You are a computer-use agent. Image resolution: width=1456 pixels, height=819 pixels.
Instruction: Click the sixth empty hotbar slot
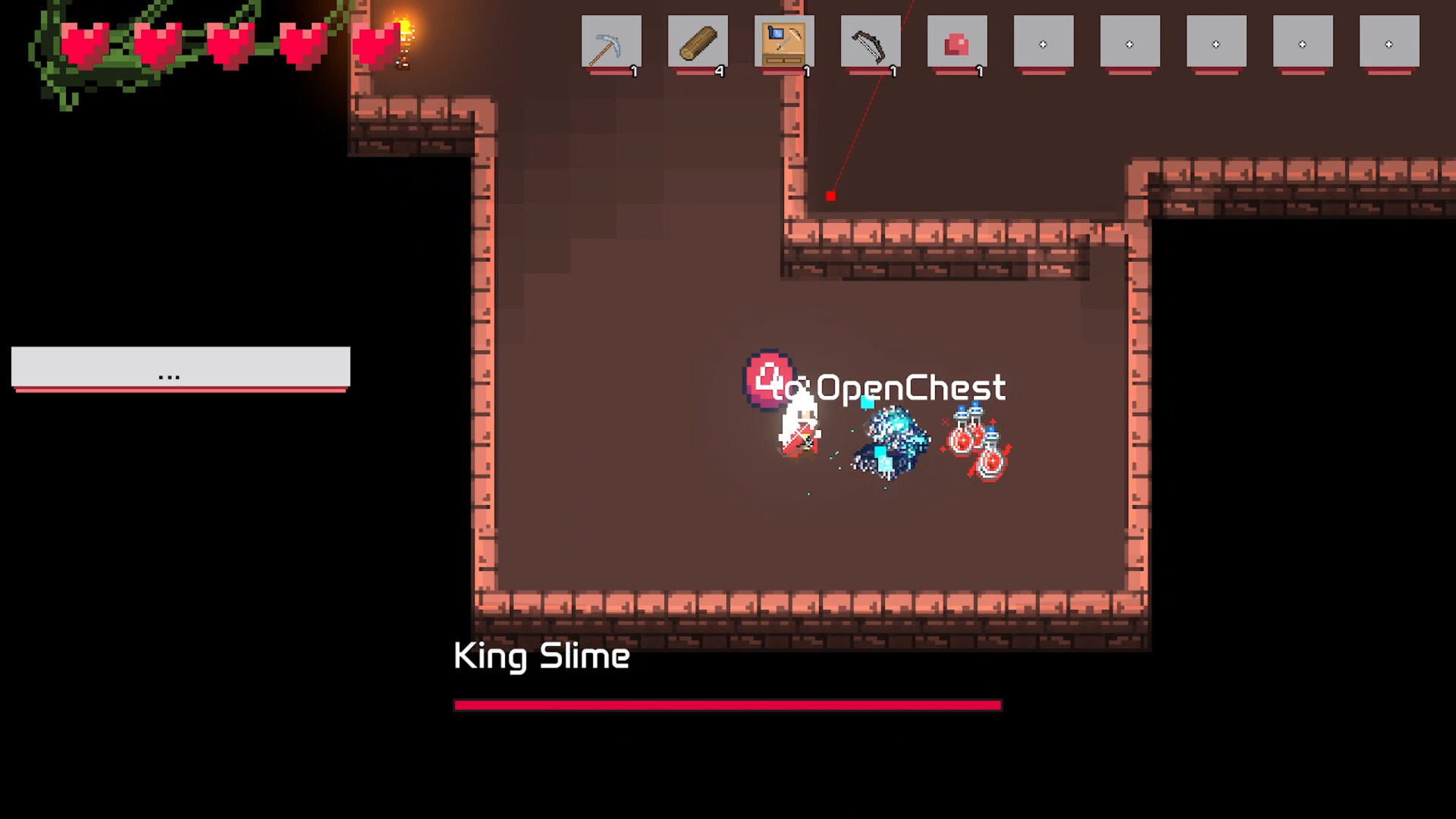pos(1043,42)
